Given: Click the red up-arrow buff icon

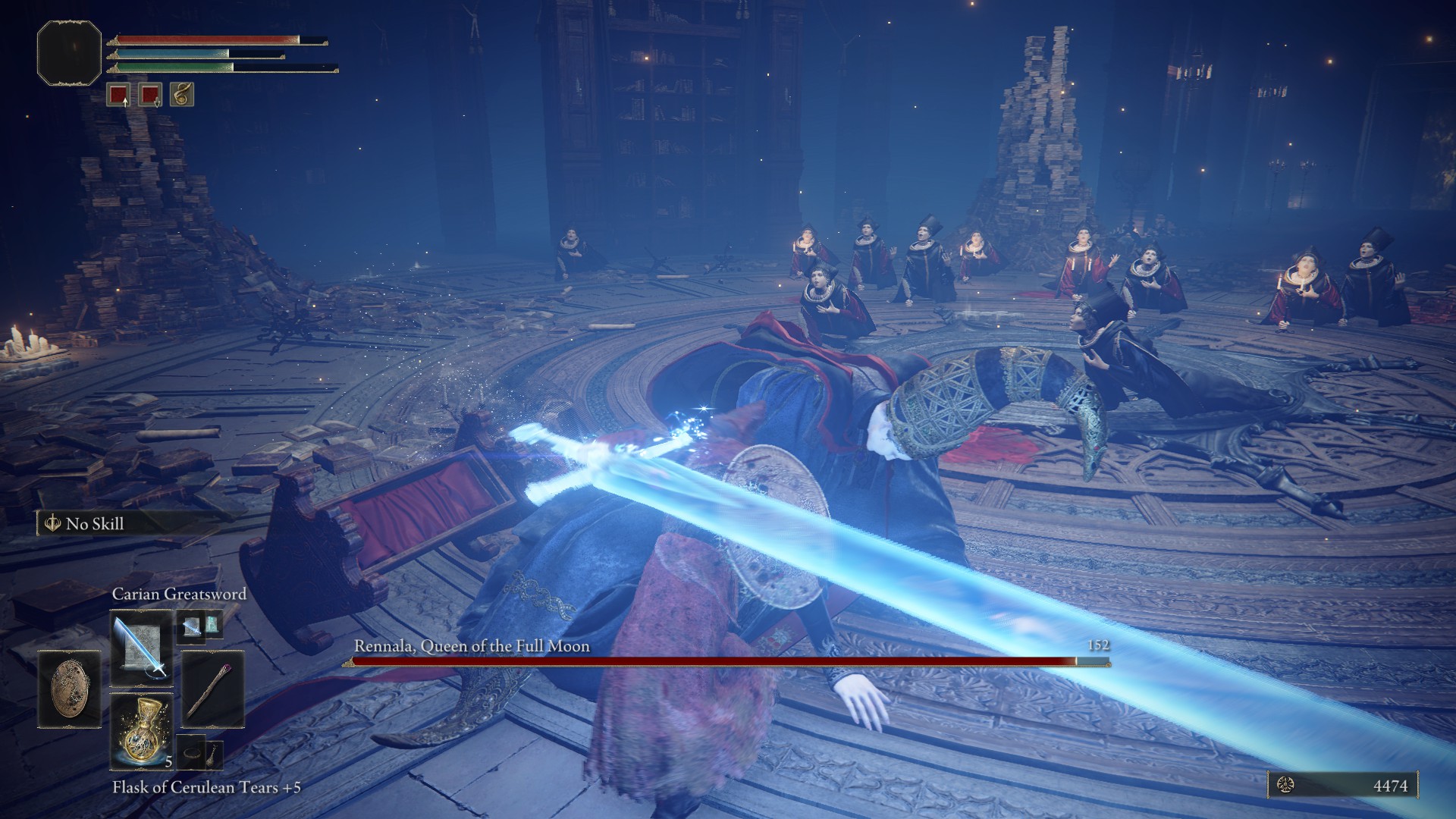Looking at the screenshot, I should click(x=118, y=95).
